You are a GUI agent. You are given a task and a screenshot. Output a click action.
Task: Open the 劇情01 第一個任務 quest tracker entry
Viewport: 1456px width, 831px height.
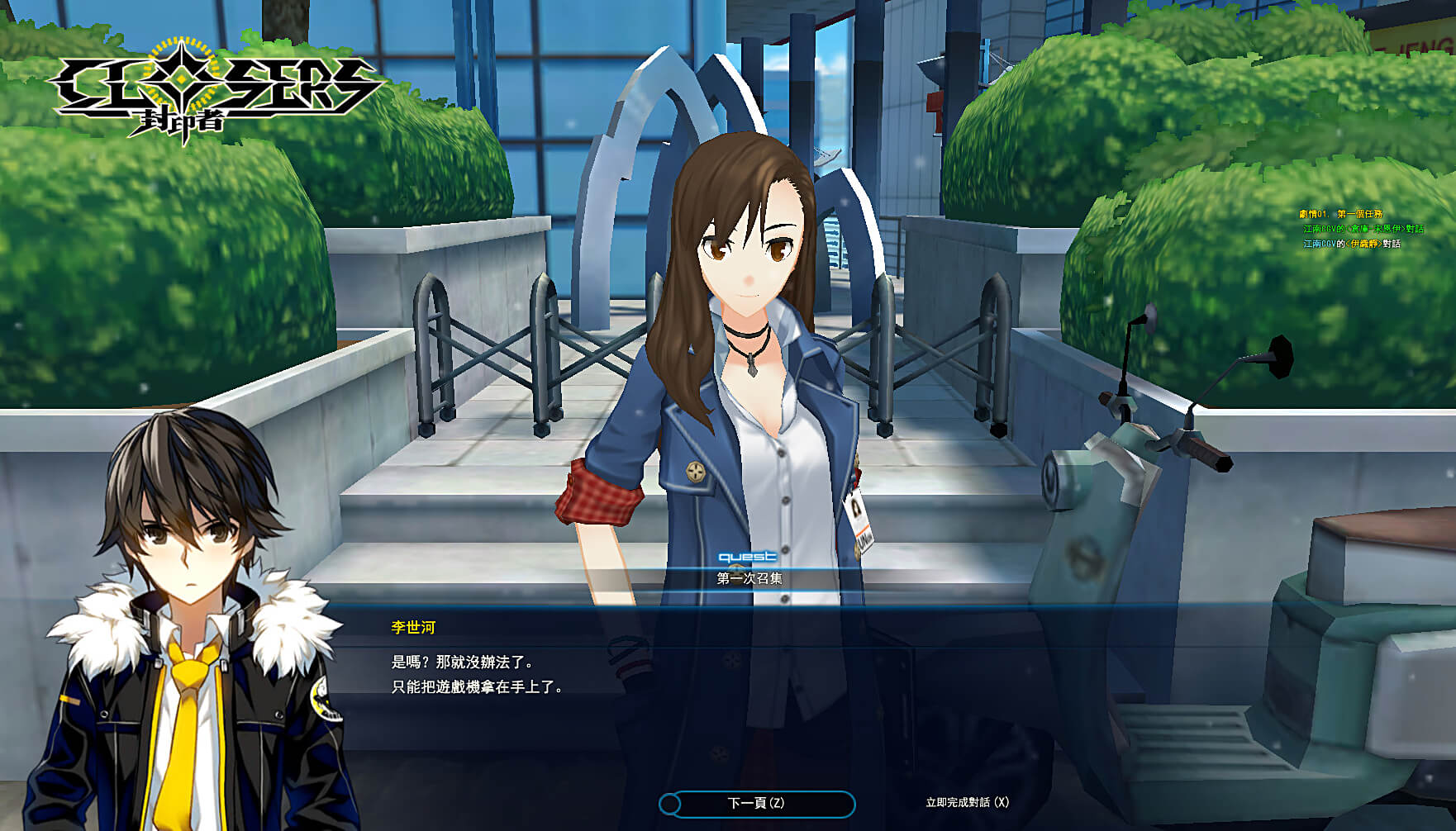(1340, 214)
